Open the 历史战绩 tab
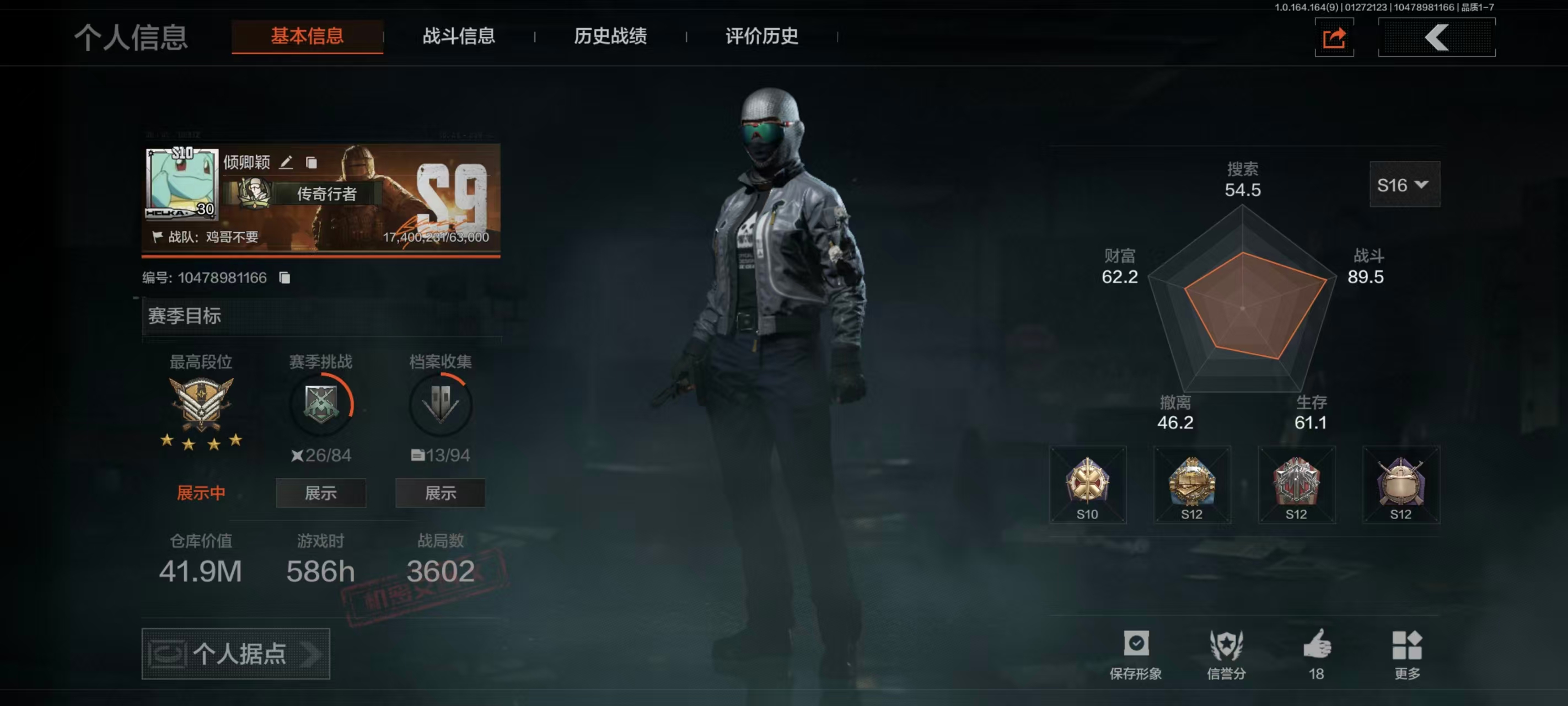Screen dimensions: 1568x706 pos(609,37)
